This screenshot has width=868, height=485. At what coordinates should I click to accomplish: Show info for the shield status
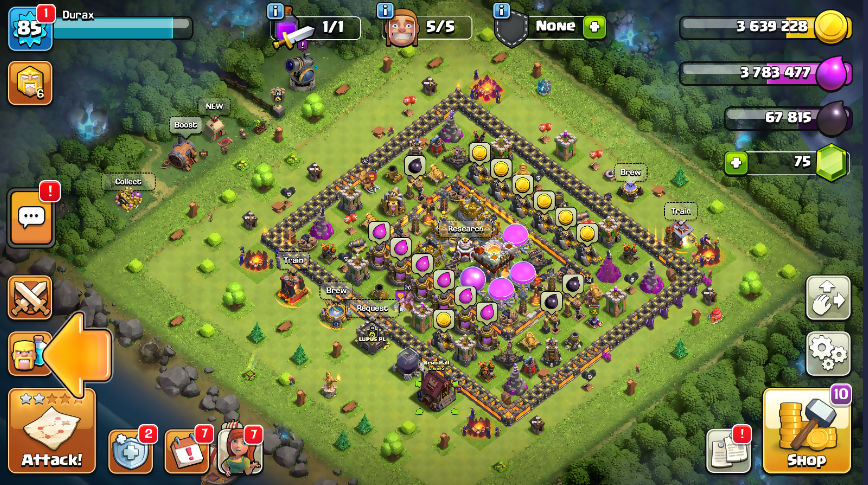pos(502,11)
